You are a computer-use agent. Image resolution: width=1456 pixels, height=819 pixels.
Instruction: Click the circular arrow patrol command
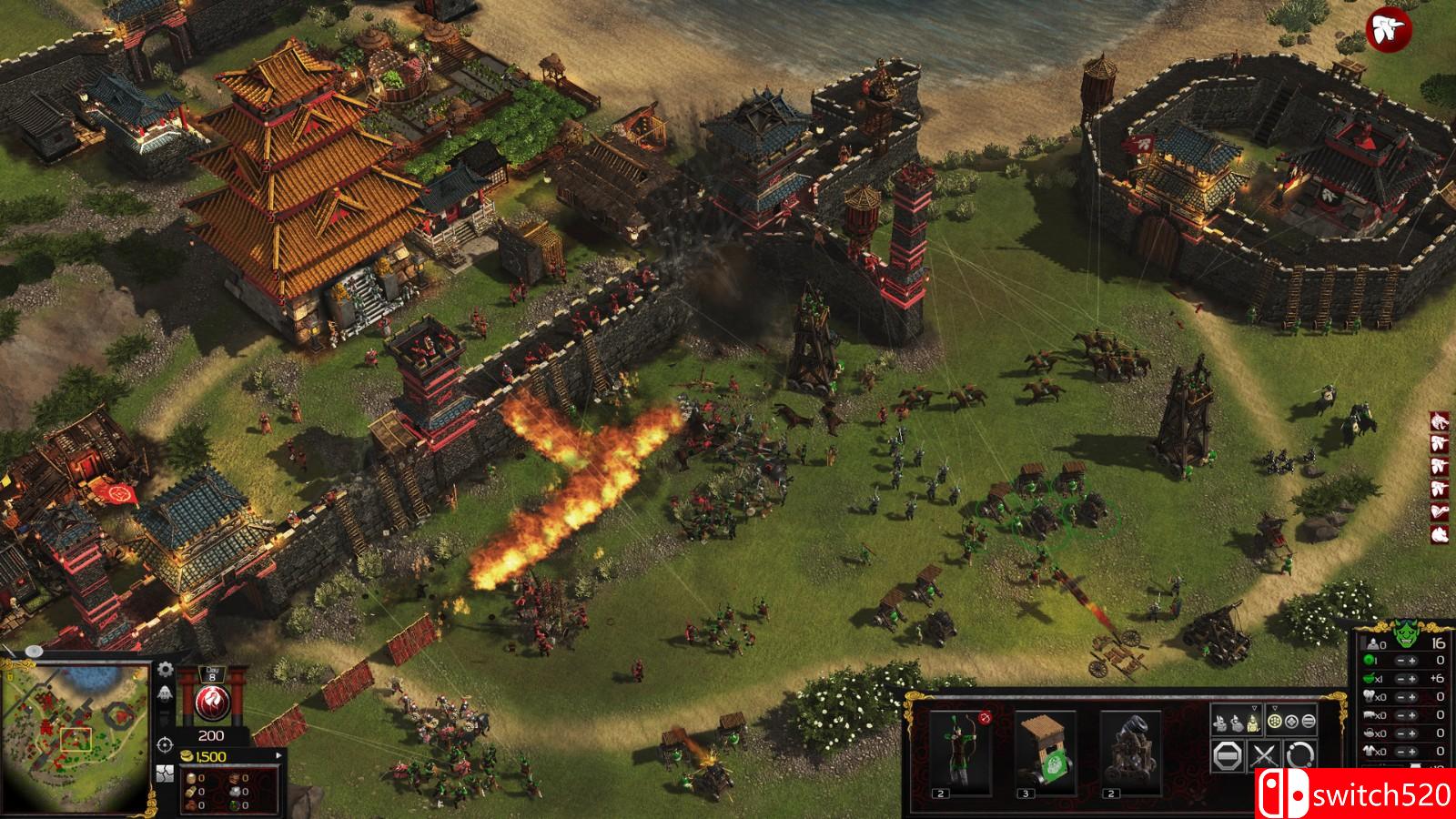coord(1299,755)
